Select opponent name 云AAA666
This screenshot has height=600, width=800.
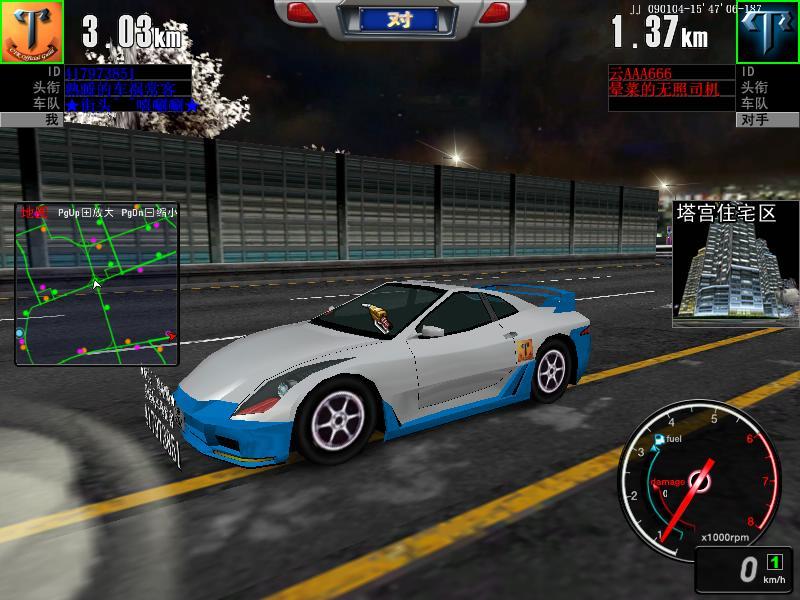641,73
